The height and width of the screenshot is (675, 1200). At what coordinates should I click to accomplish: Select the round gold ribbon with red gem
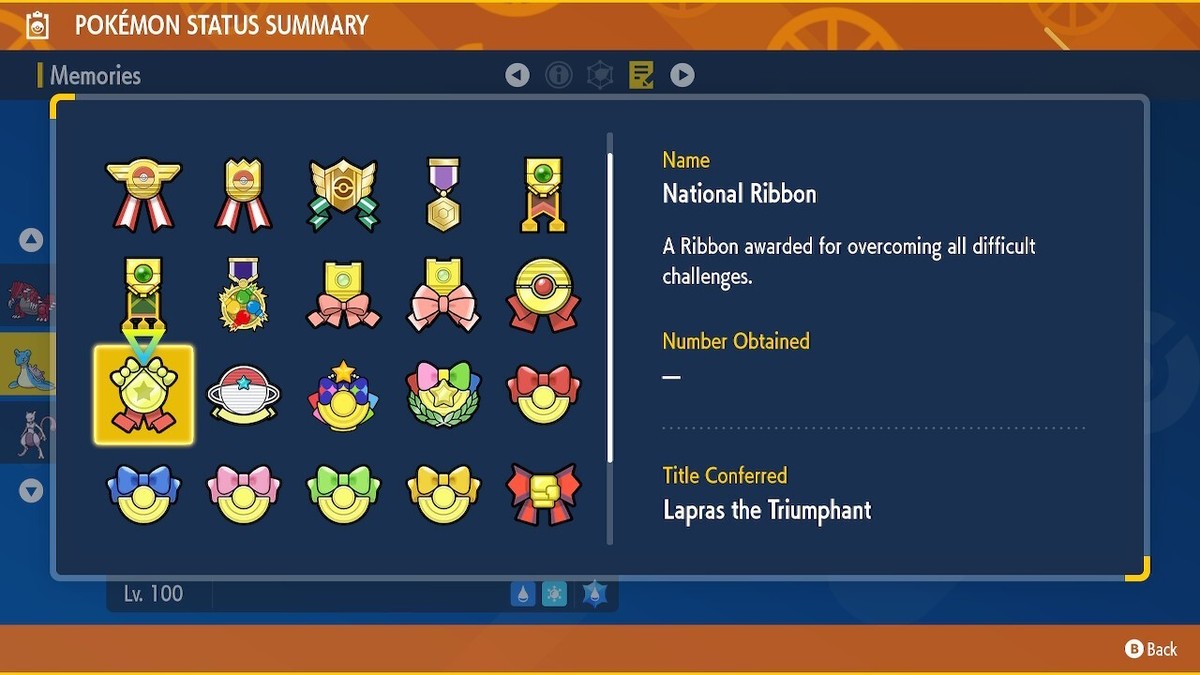coord(544,295)
